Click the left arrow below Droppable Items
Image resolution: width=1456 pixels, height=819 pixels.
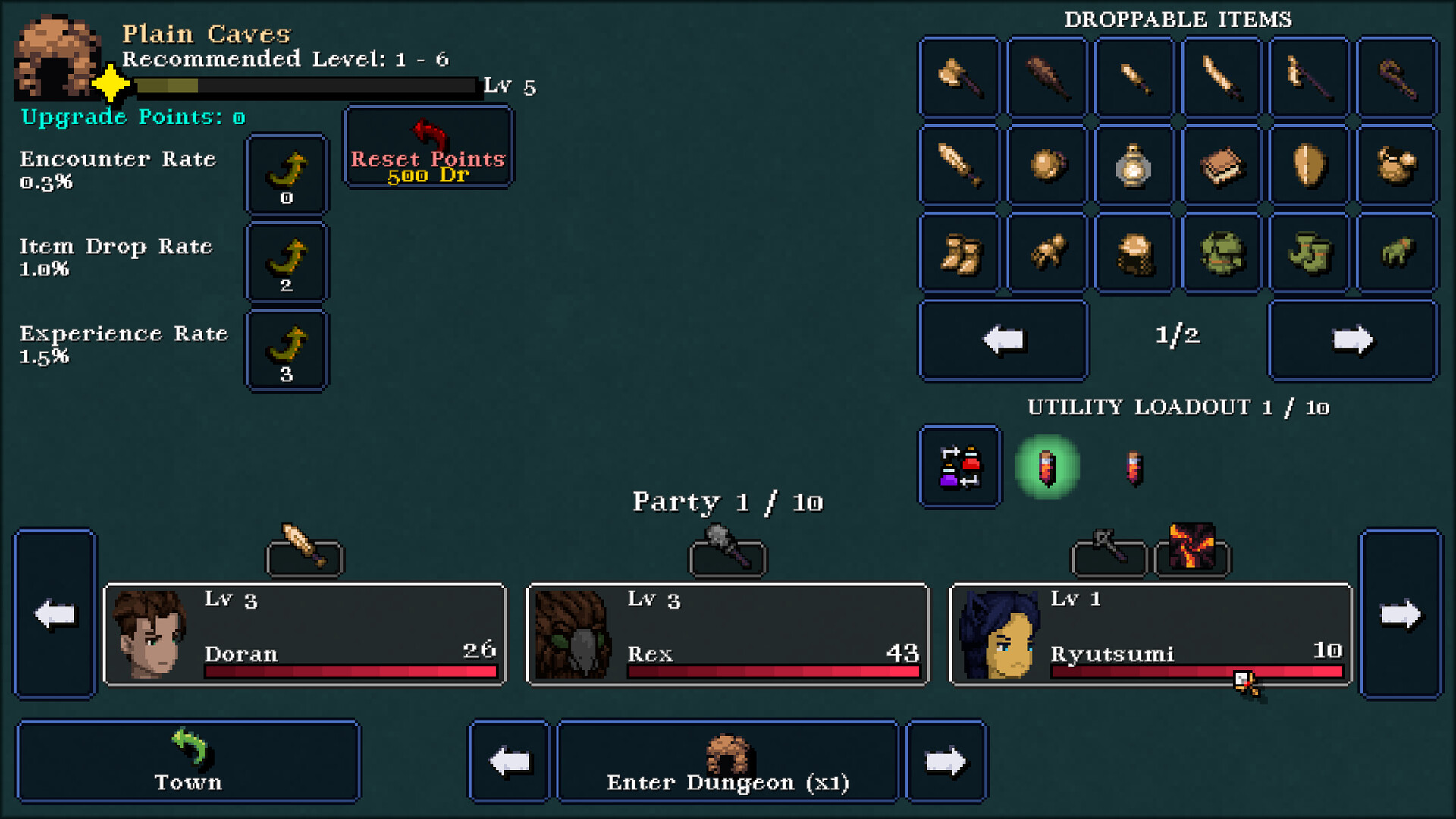tap(1003, 340)
